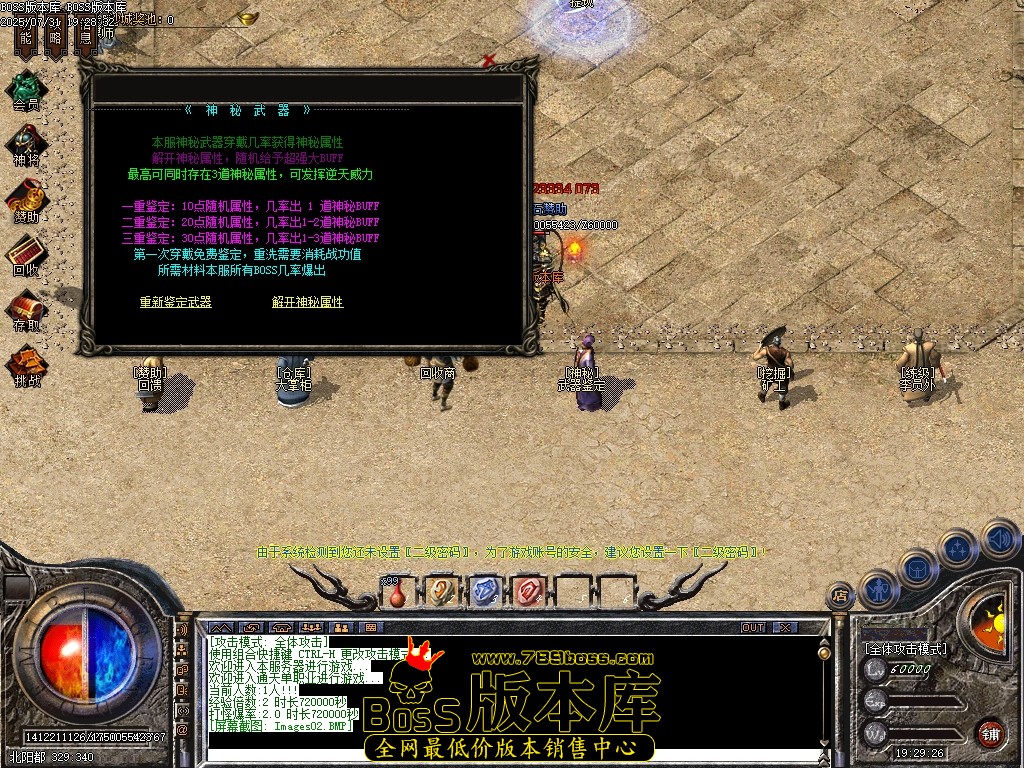Select the blue crystal hotbar slot
The height and width of the screenshot is (768, 1024).
(484, 592)
